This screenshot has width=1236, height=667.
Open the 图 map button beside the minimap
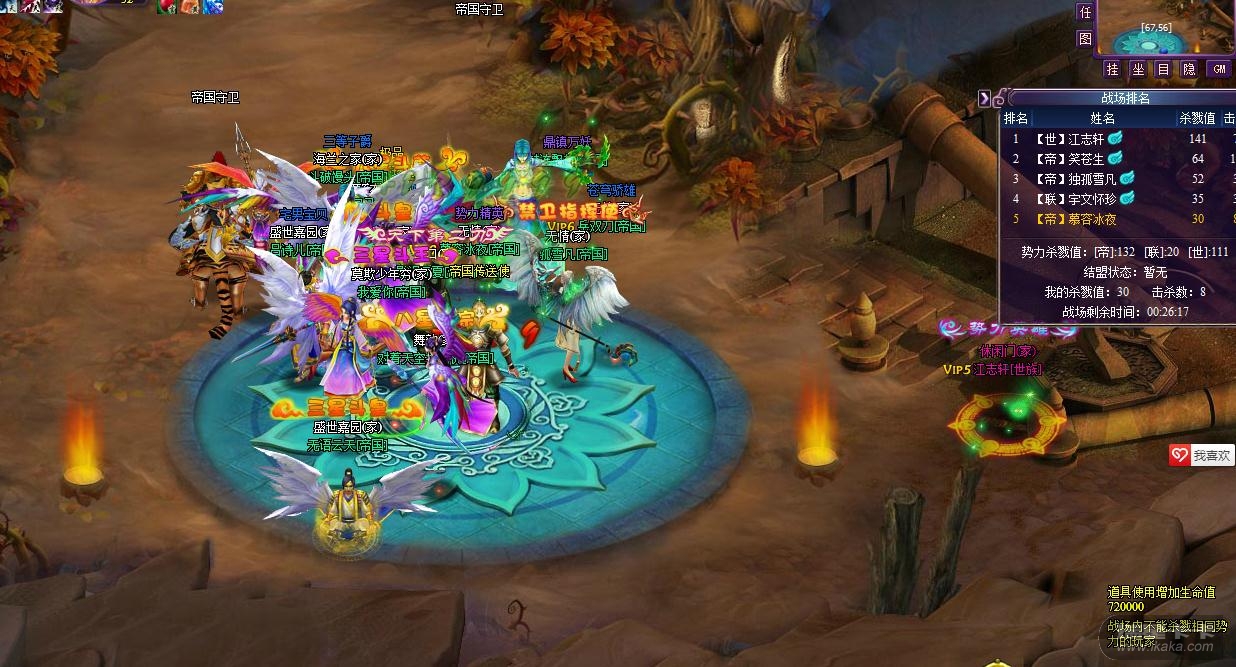click(x=1085, y=39)
